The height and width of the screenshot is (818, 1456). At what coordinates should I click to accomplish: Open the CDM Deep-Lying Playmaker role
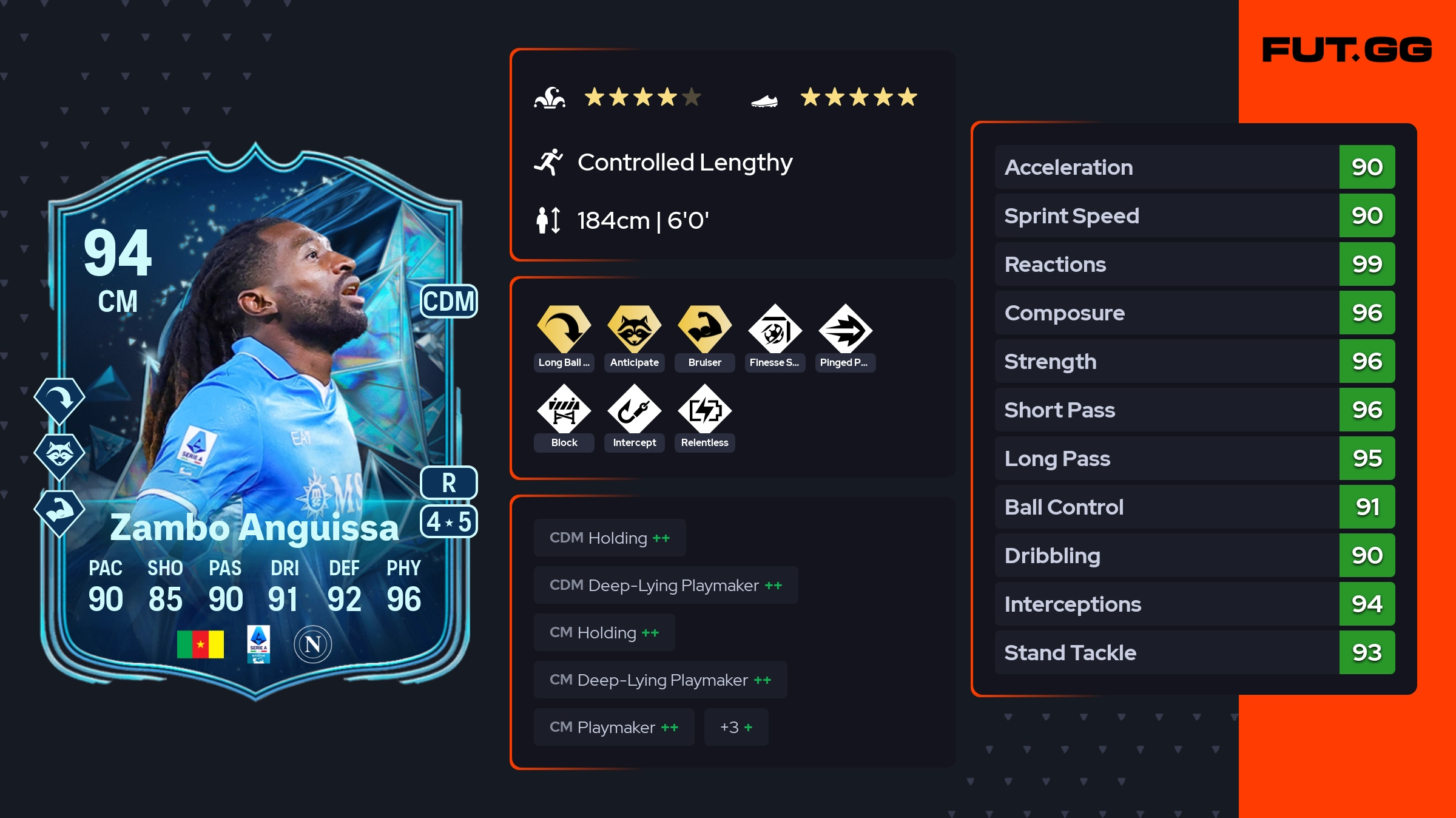[666, 585]
